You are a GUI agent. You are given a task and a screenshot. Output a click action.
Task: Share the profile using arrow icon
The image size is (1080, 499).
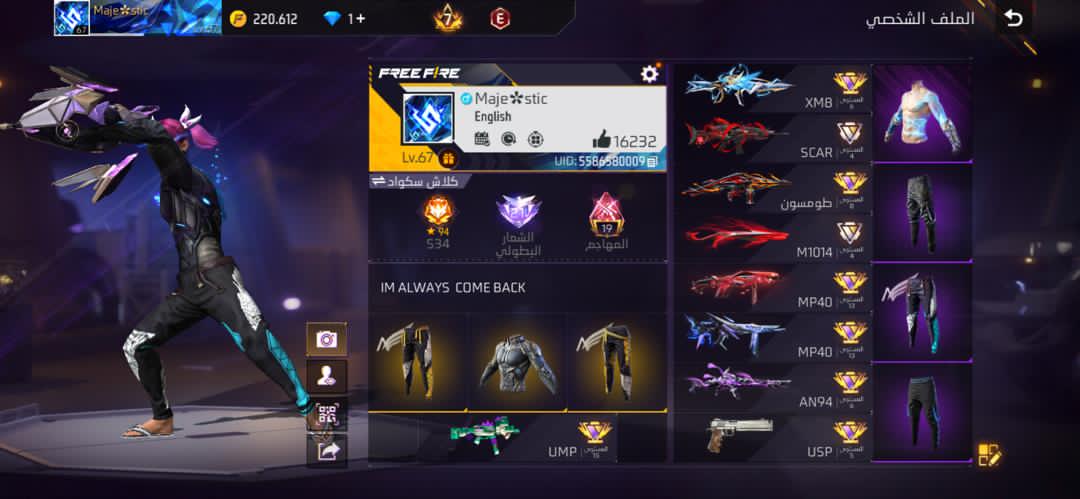click(x=327, y=451)
